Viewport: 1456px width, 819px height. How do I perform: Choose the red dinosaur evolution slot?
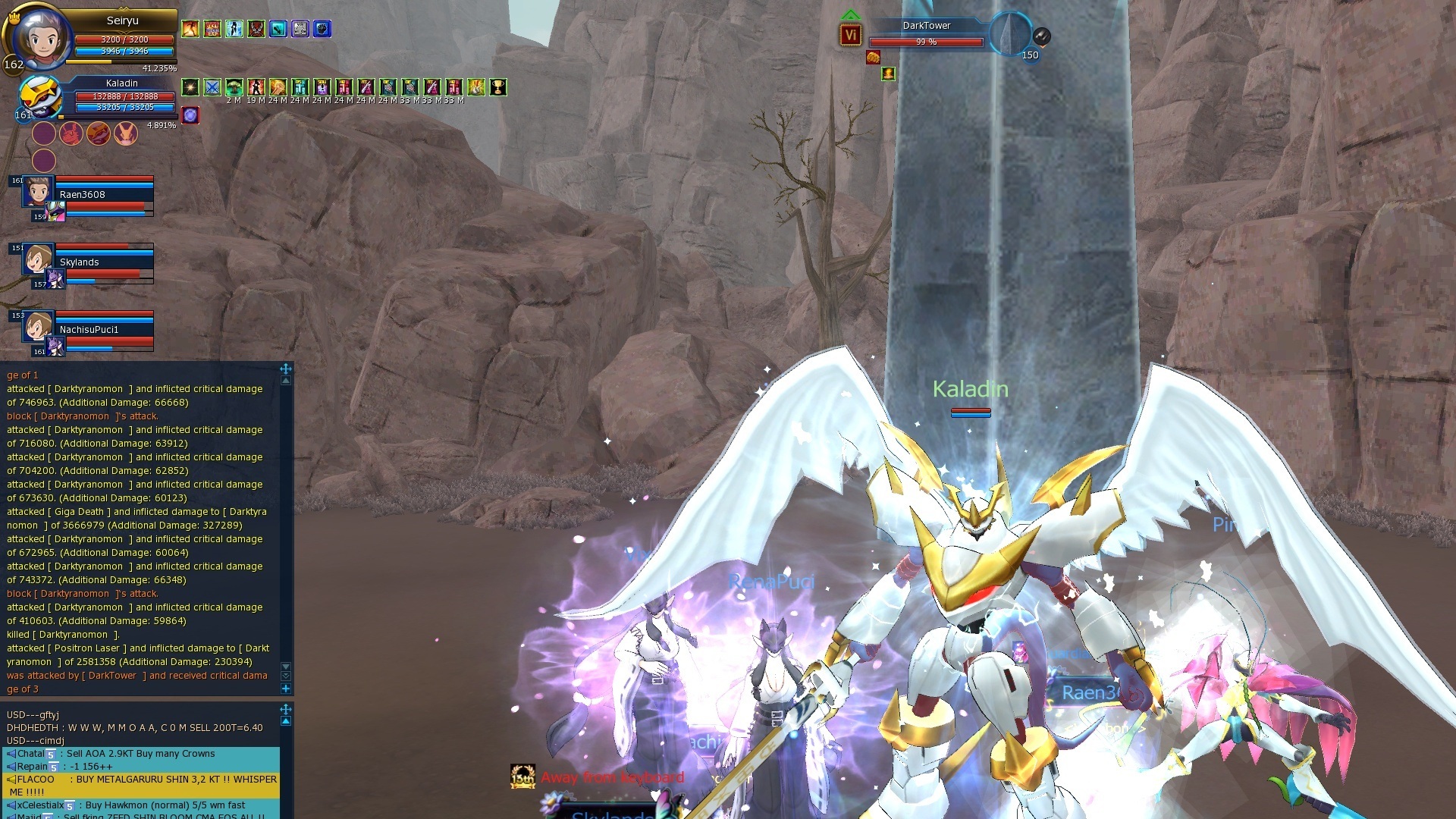click(x=71, y=133)
